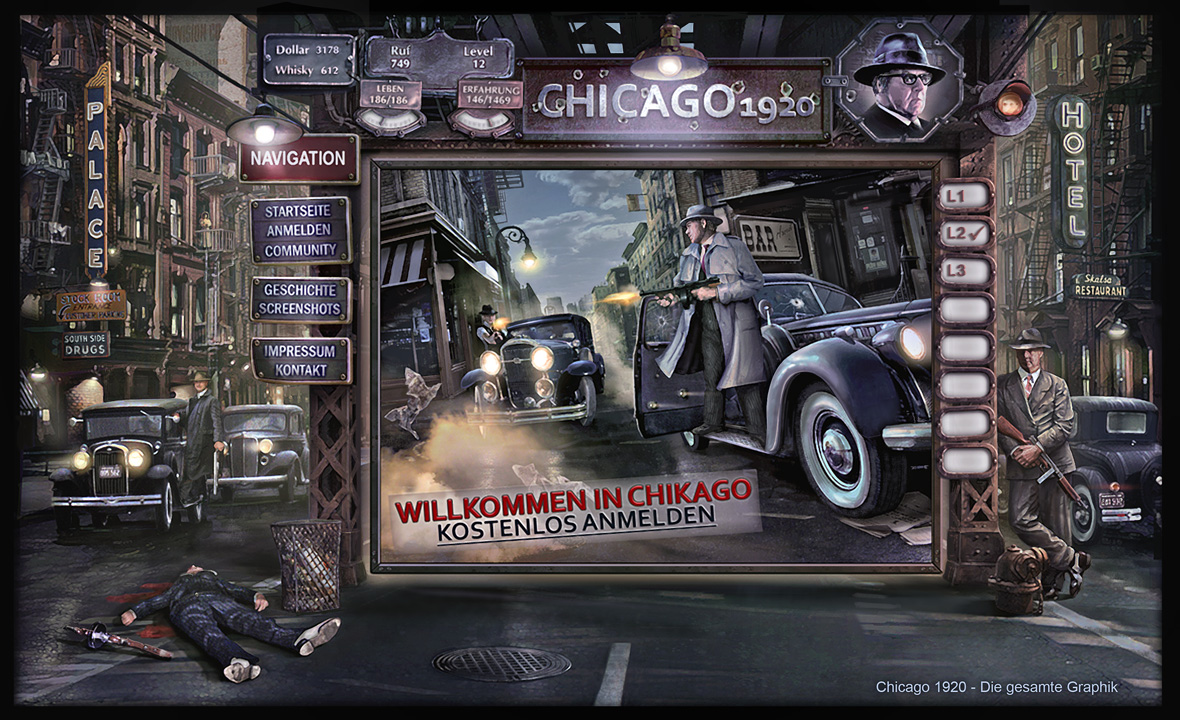The image size is (1180, 720).
Task: Show the Geschichte page
Action: pos(300,291)
